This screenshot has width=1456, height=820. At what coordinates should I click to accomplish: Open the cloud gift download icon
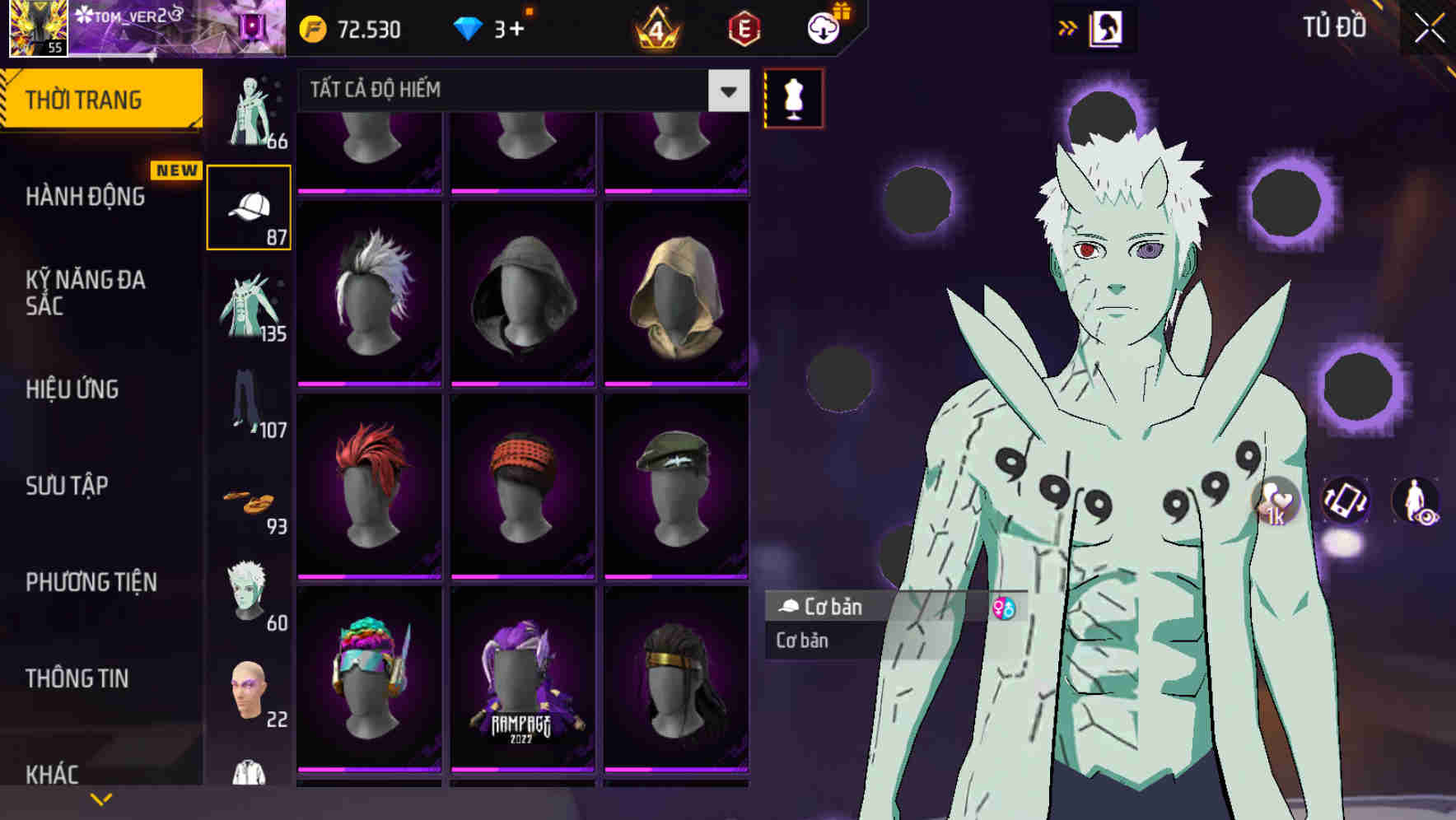[824, 27]
